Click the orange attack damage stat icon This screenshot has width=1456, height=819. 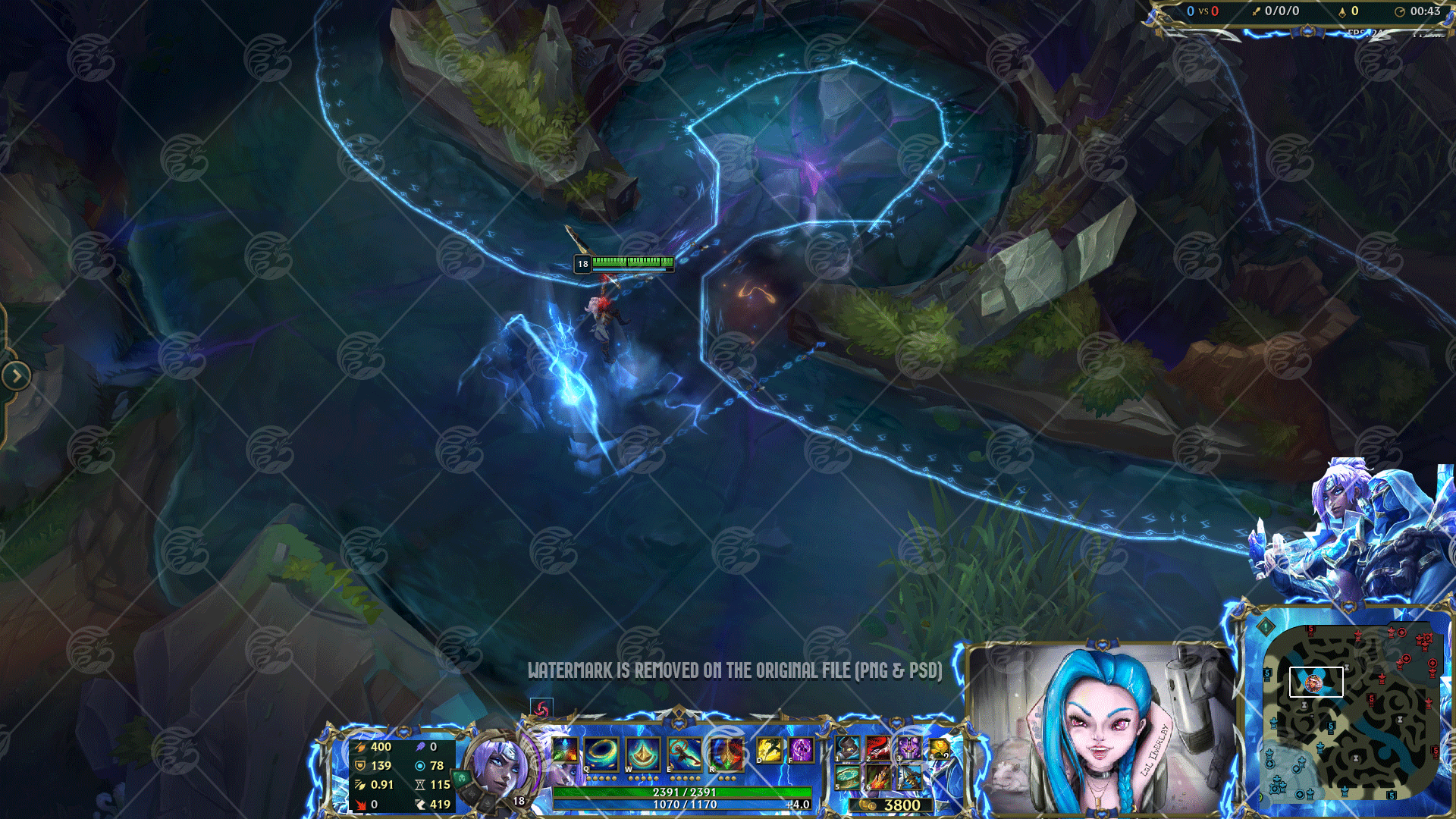361,748
